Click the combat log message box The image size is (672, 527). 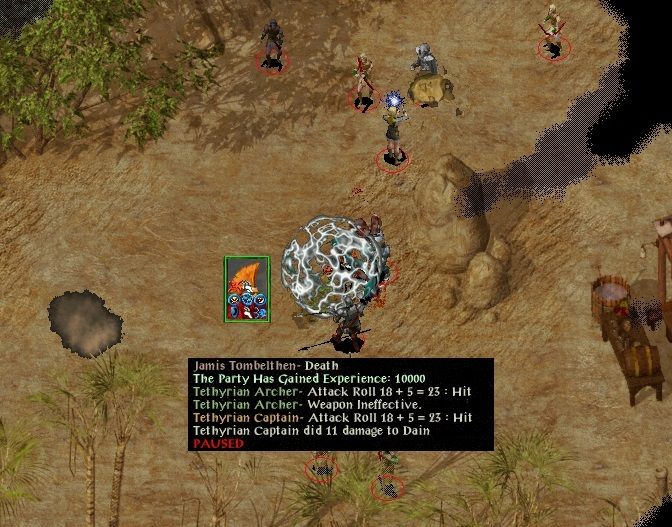[340, 404]
